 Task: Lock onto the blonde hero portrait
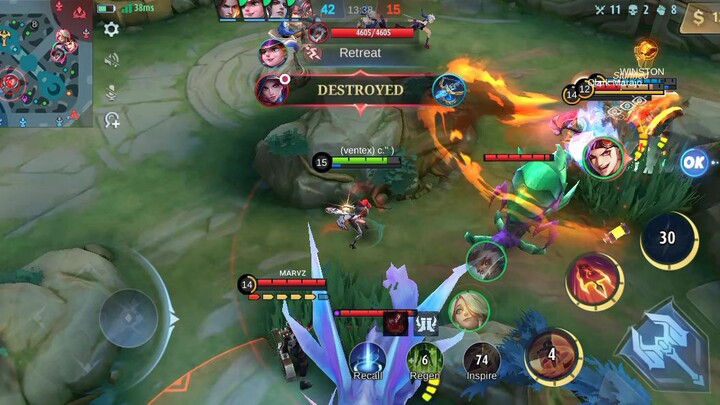pyautogui.click(x=468, y=310)
